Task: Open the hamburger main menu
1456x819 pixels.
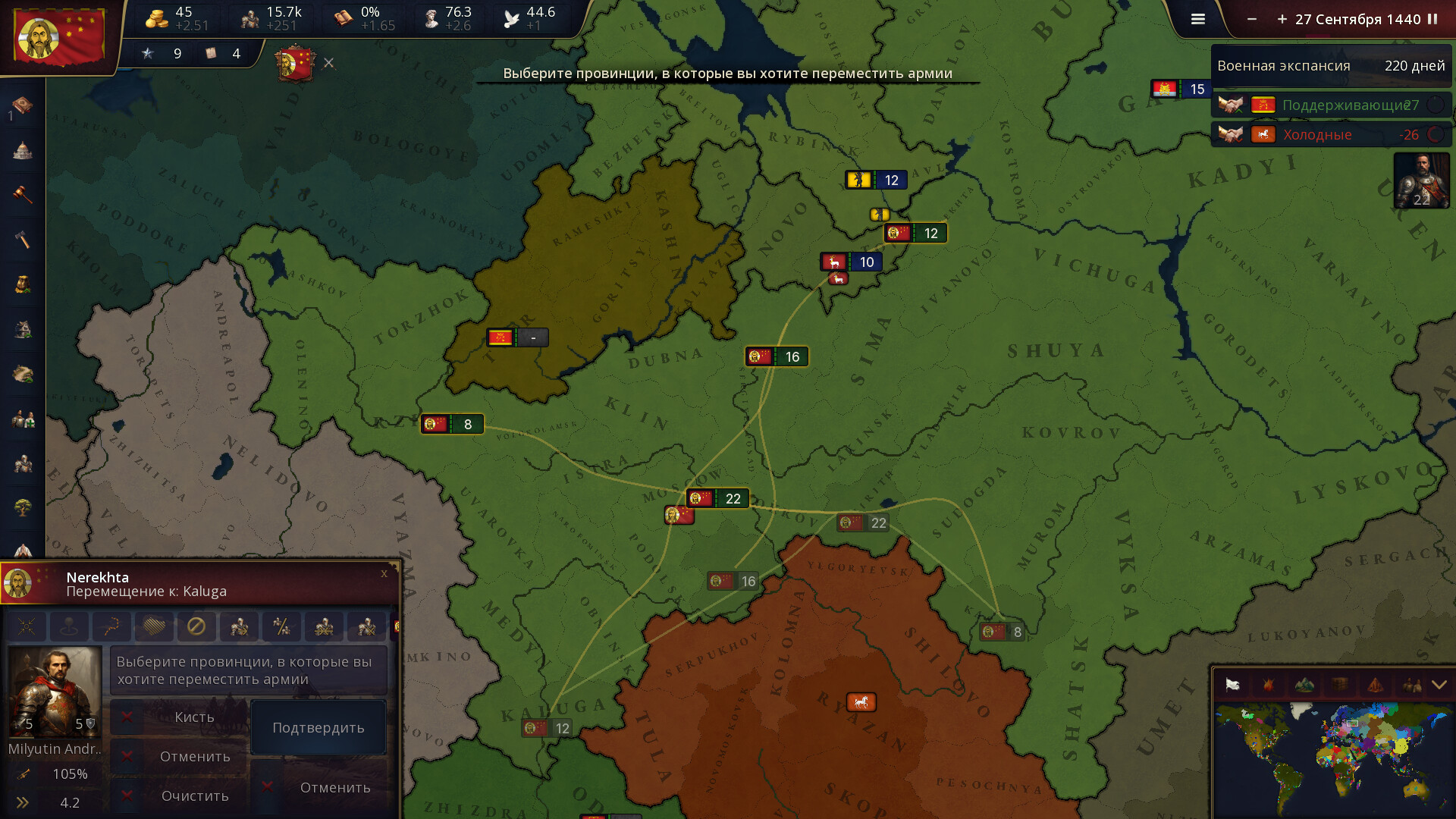Action: click(x=1198, y=20)
